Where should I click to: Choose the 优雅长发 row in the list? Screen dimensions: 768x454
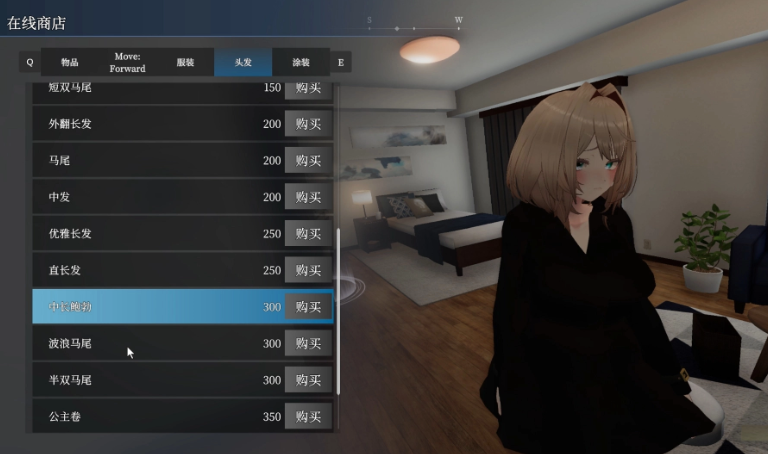(140, 233)
